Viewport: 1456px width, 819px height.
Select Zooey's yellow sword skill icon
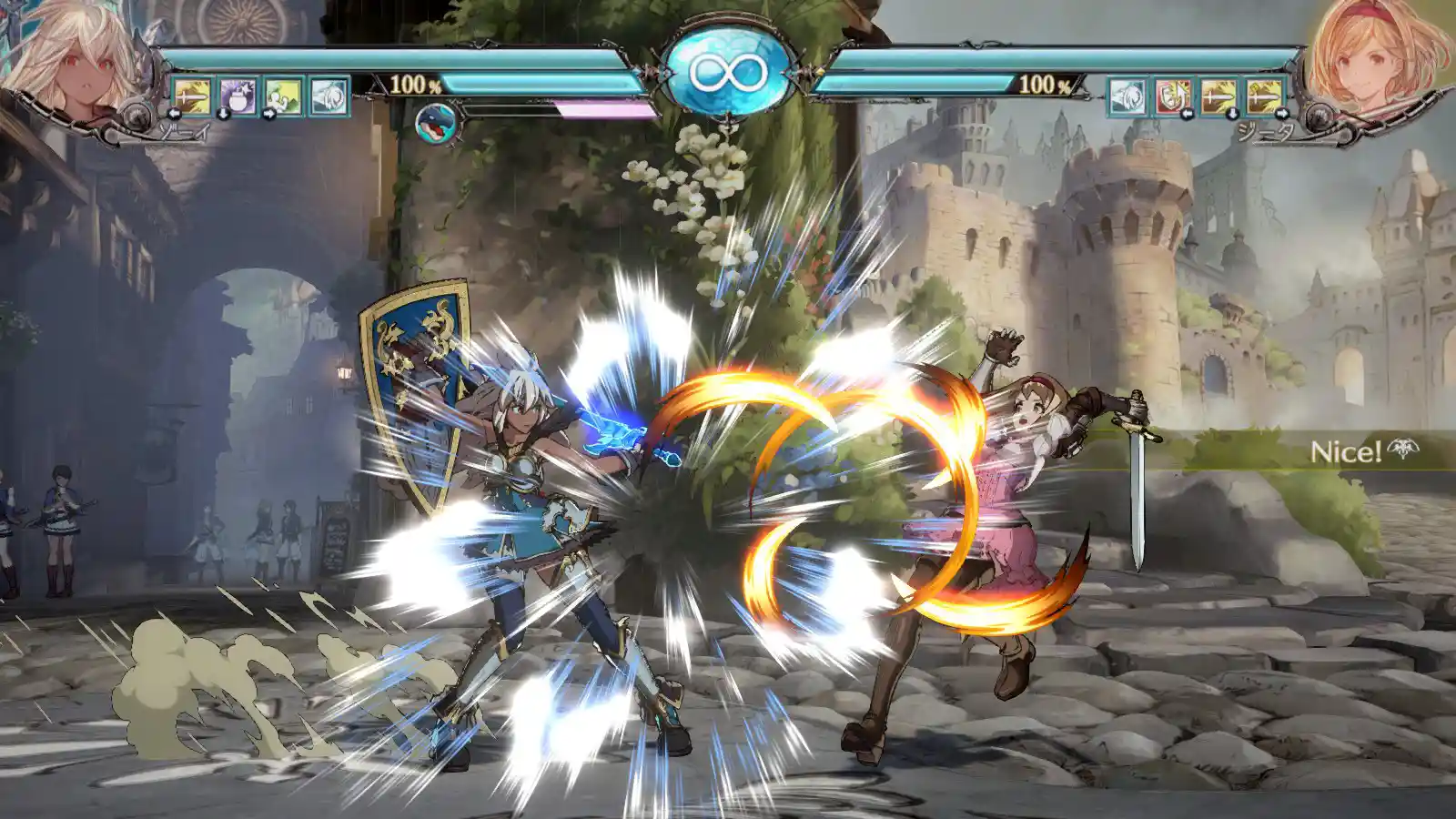coord(192,96)
